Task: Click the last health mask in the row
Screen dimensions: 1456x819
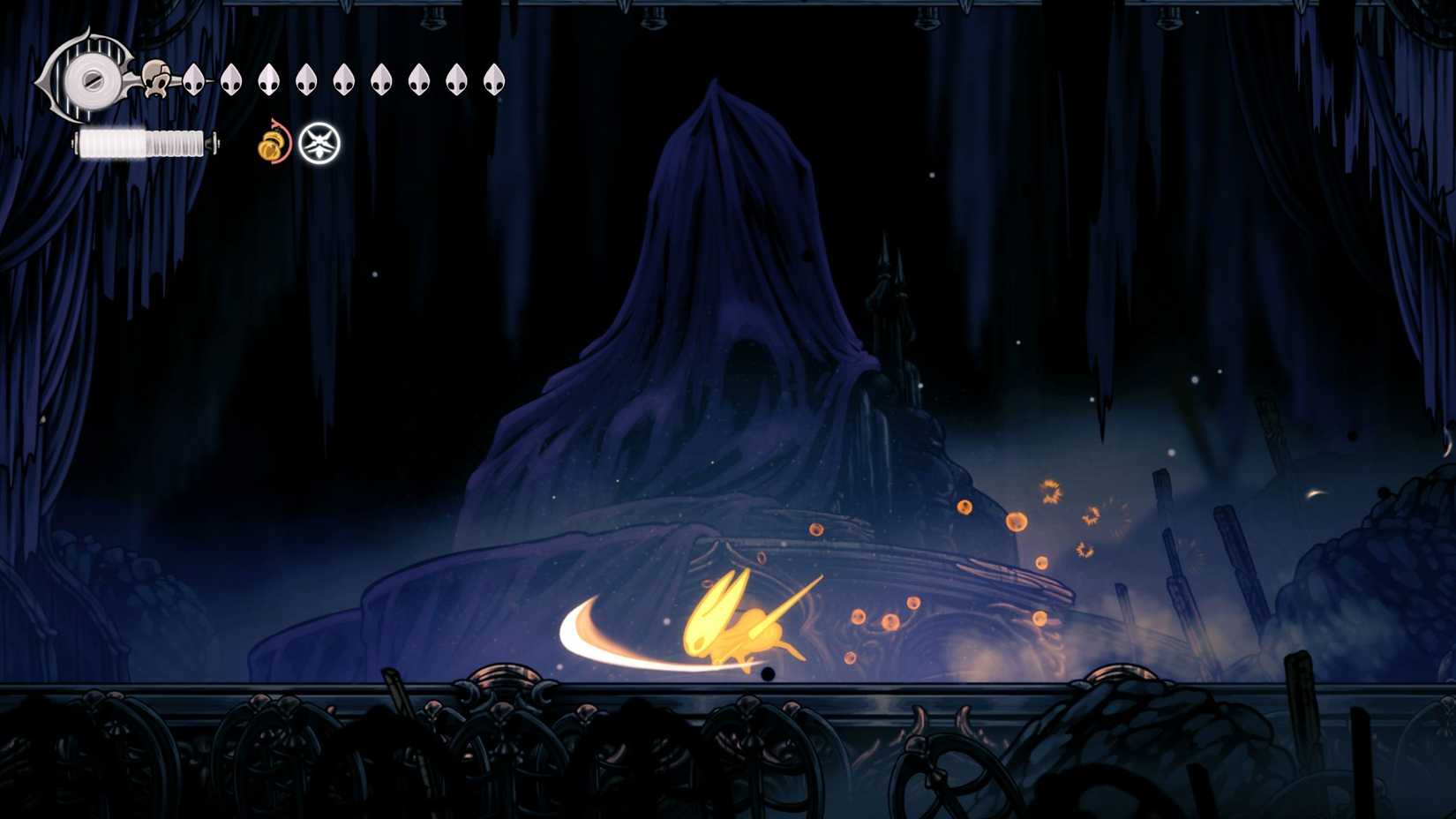Action: click(x=492, y=79)
